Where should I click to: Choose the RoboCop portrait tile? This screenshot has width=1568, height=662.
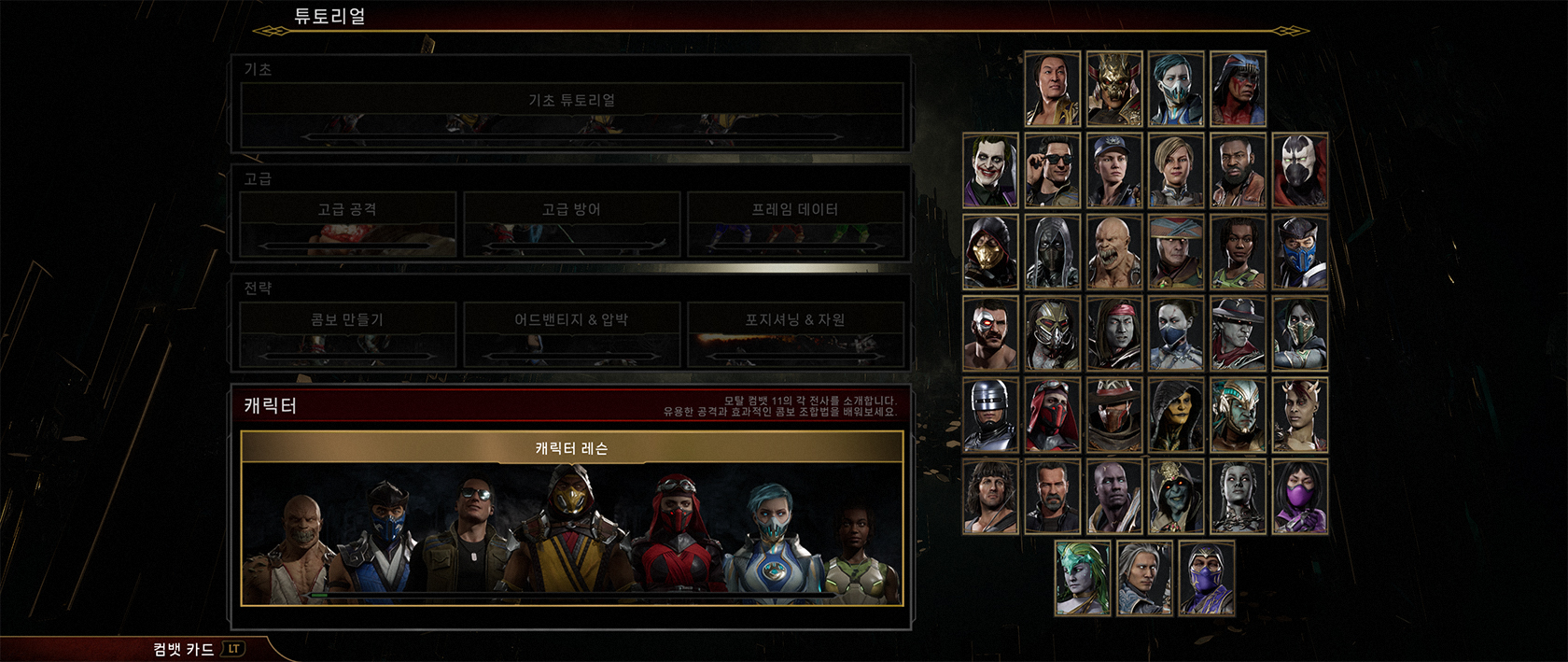click(x=990, y=416)
